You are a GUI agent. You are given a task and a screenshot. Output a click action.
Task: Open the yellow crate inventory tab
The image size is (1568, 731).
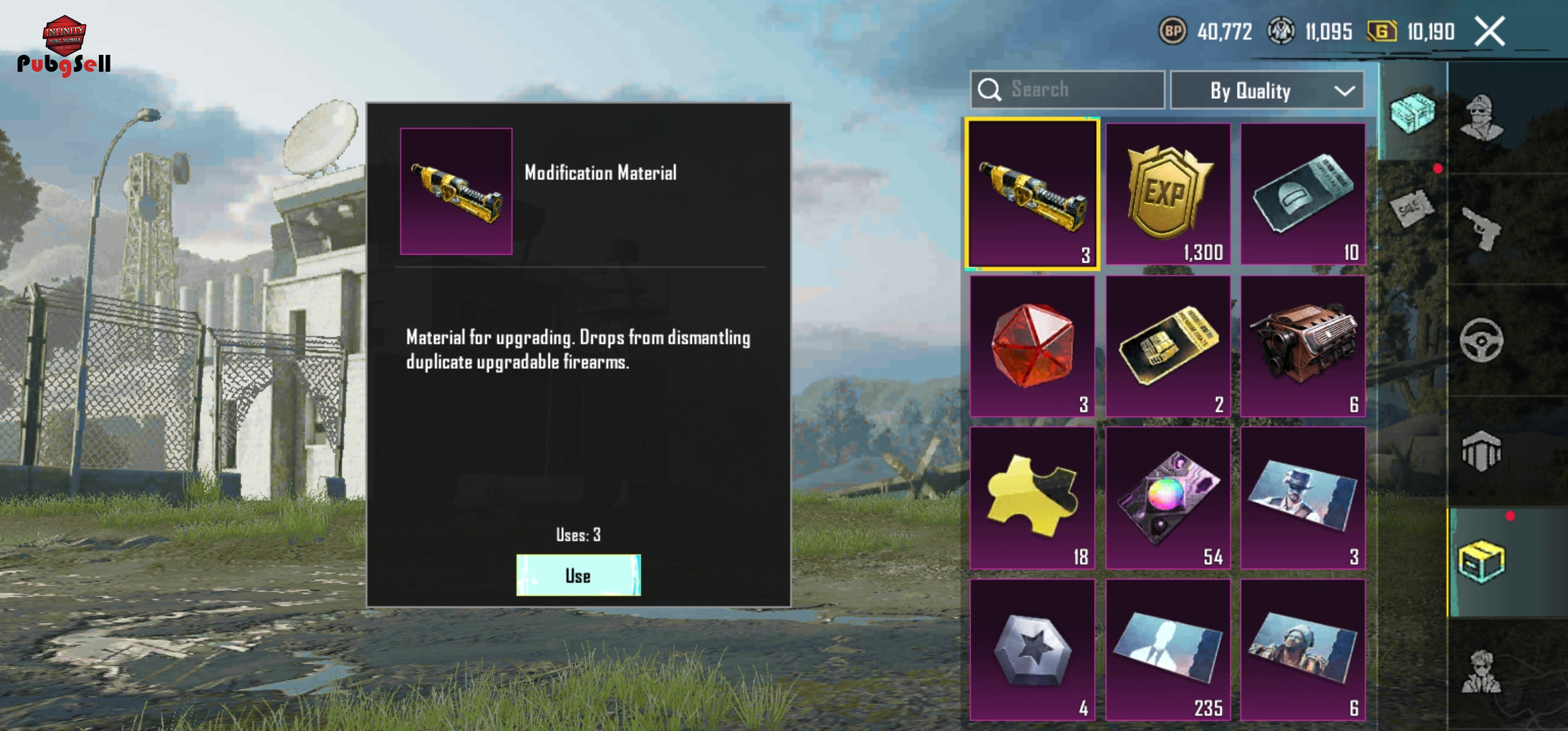click(x=1481, y=562)
